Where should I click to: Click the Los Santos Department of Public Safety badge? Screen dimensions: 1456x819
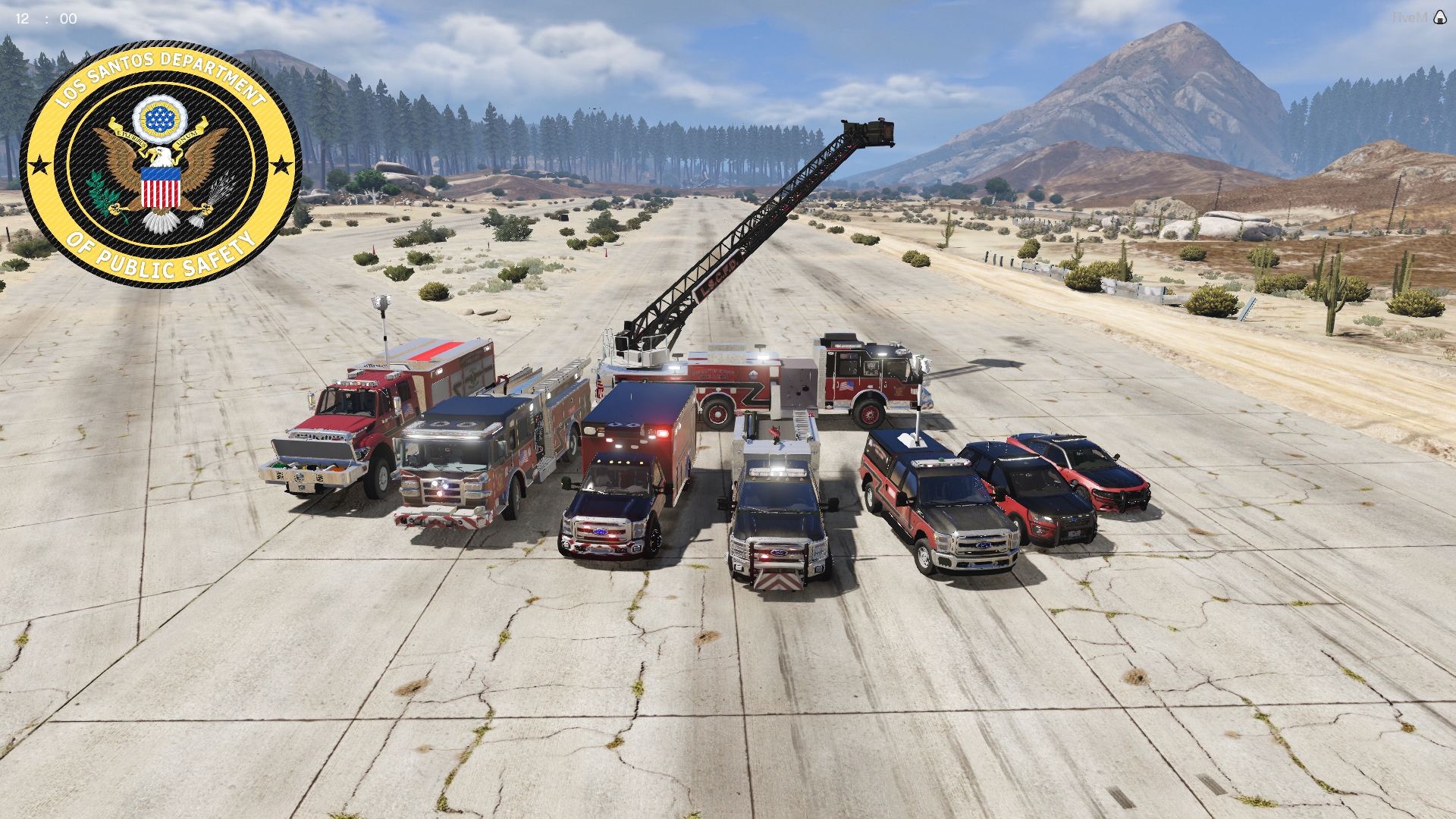pyautogui.click(x=161, y=164)
